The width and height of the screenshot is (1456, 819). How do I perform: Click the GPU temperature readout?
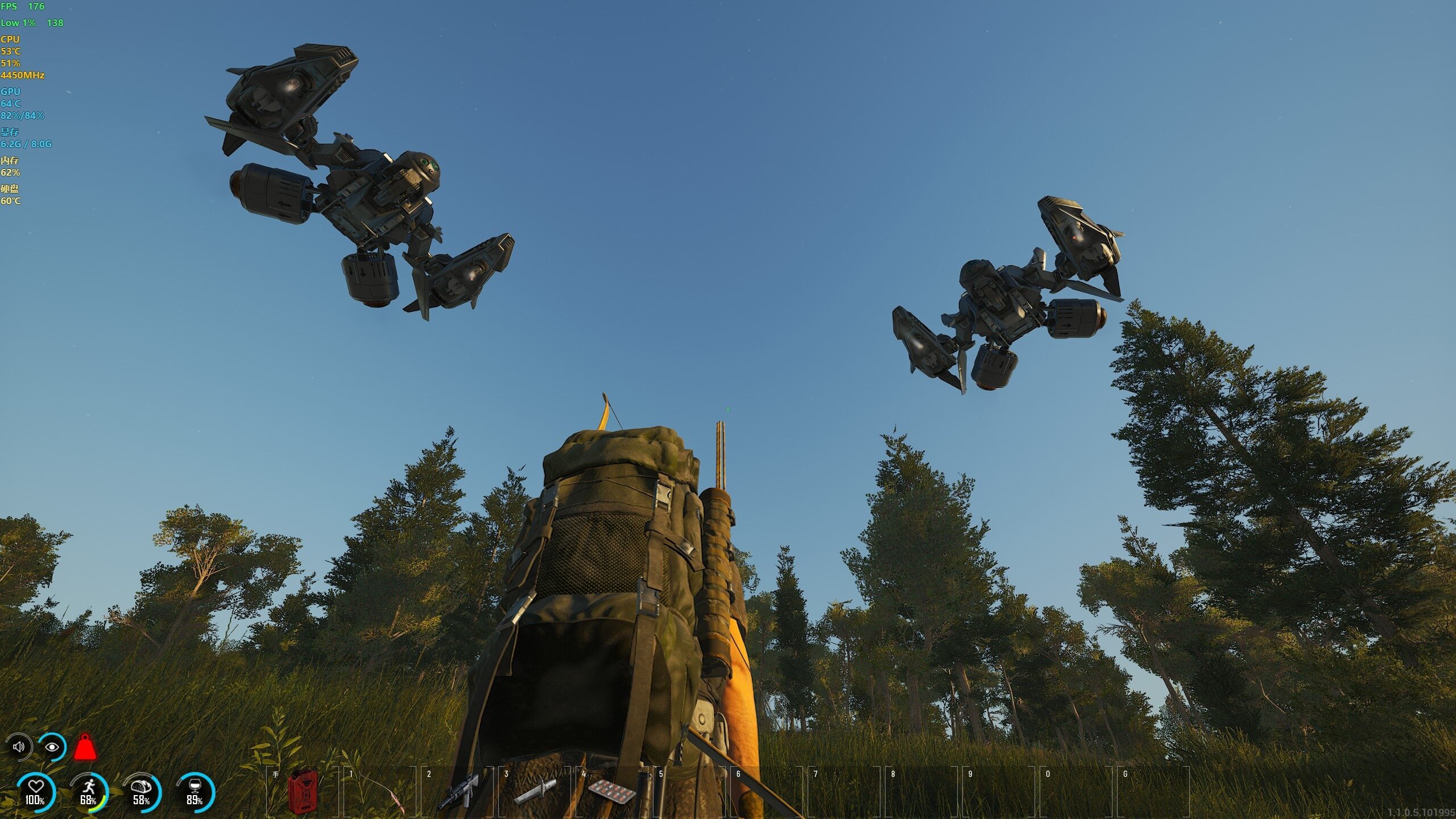11,105
